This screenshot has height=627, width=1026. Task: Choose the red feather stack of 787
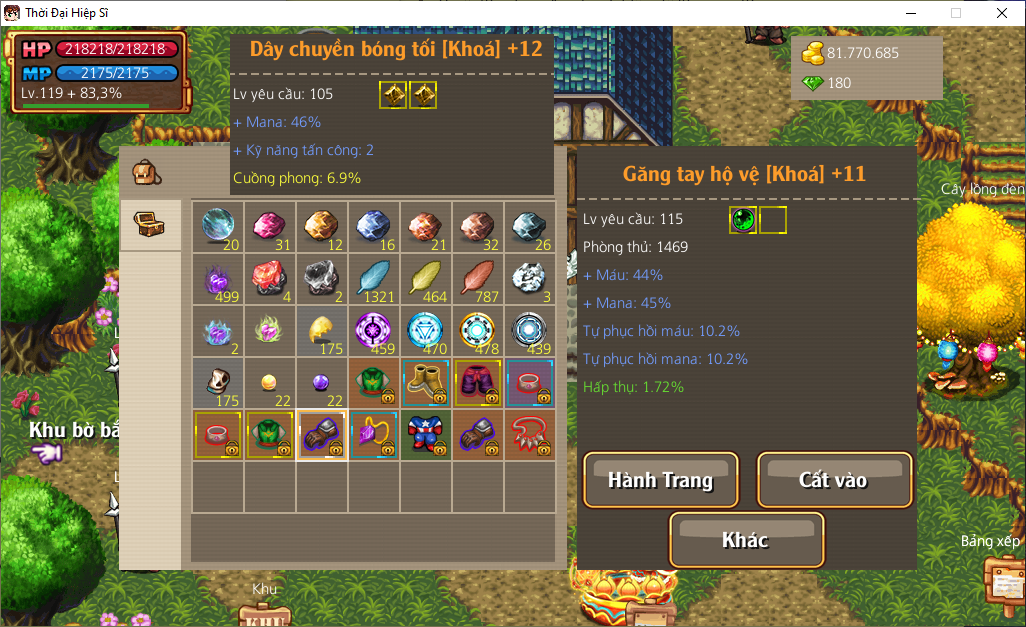tap(478, 278)
